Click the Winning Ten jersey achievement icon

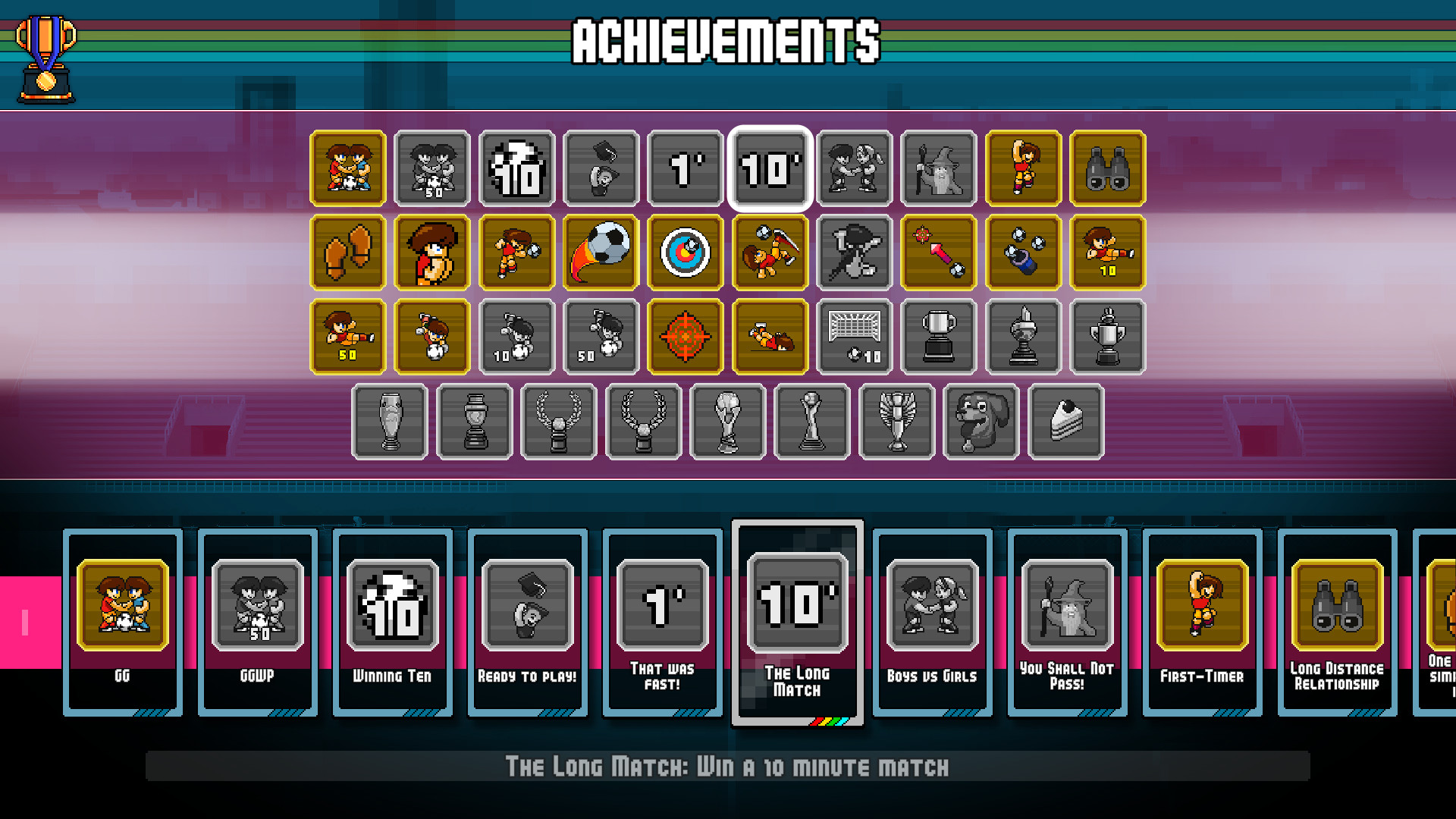(x=518, y=168)
